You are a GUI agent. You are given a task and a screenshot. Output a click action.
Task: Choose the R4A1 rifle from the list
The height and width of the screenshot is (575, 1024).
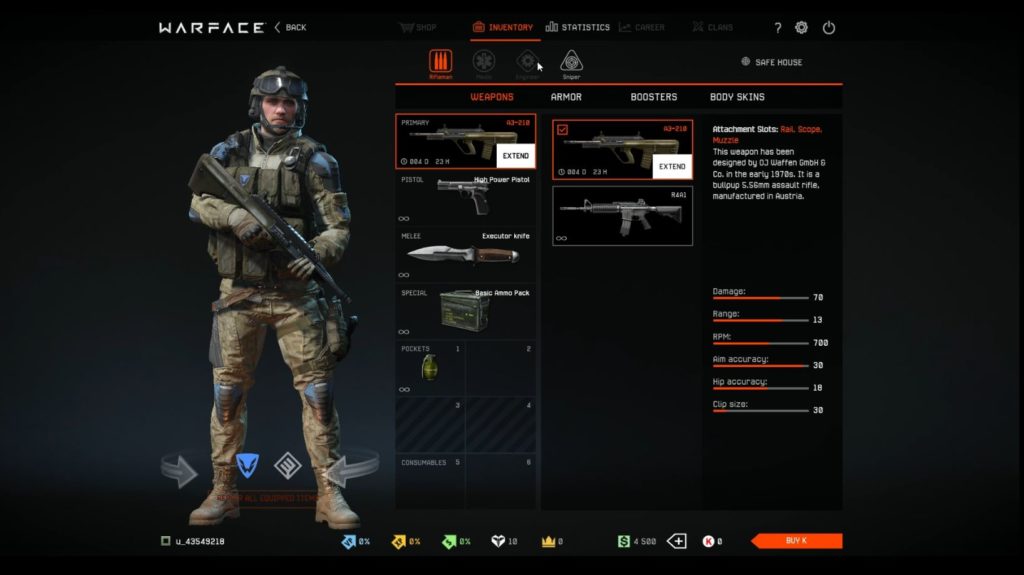pos(622,215)
